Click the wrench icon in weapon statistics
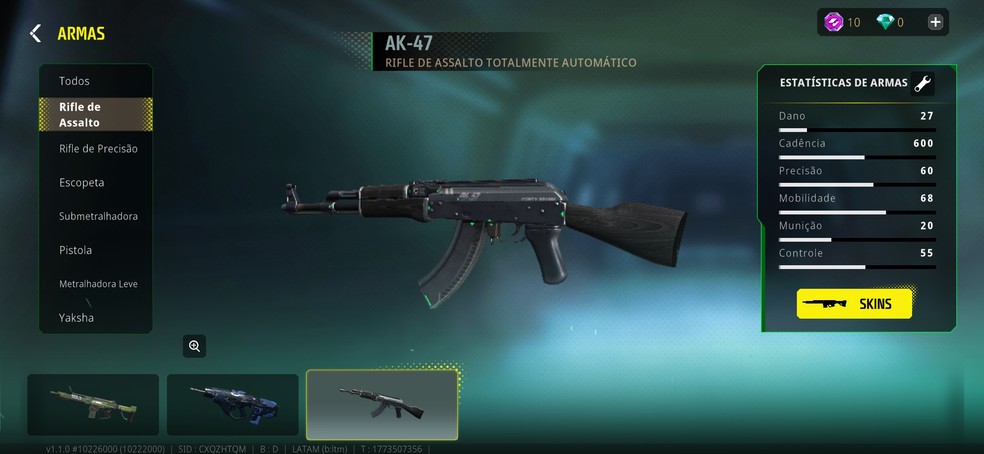This screenshot has width=984, height=454. point(922,84)
